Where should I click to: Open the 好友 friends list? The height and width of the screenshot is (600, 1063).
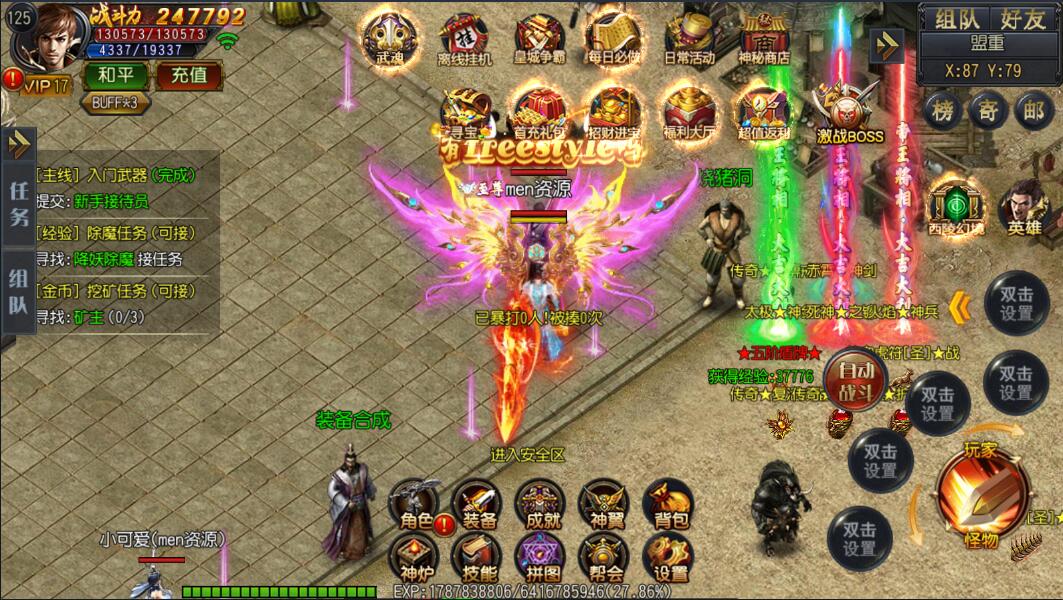click(x=1022, y=18)
